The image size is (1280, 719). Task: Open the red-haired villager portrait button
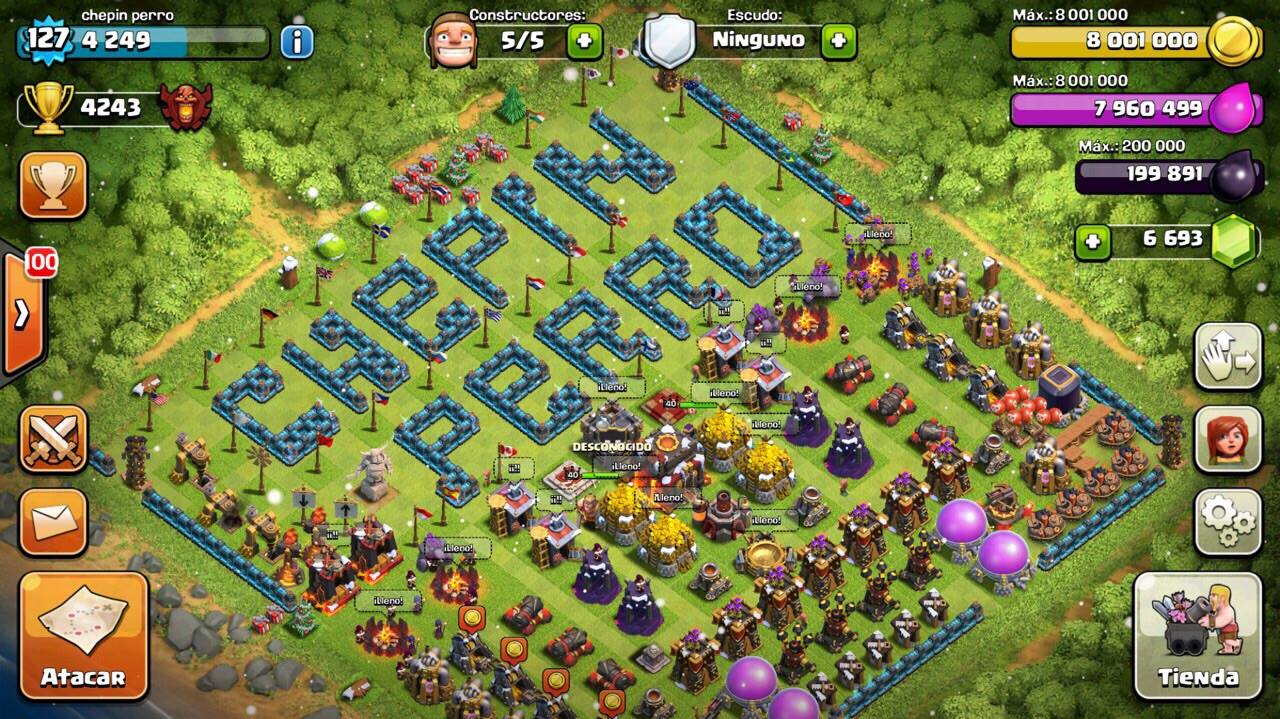pos(1228,439)
